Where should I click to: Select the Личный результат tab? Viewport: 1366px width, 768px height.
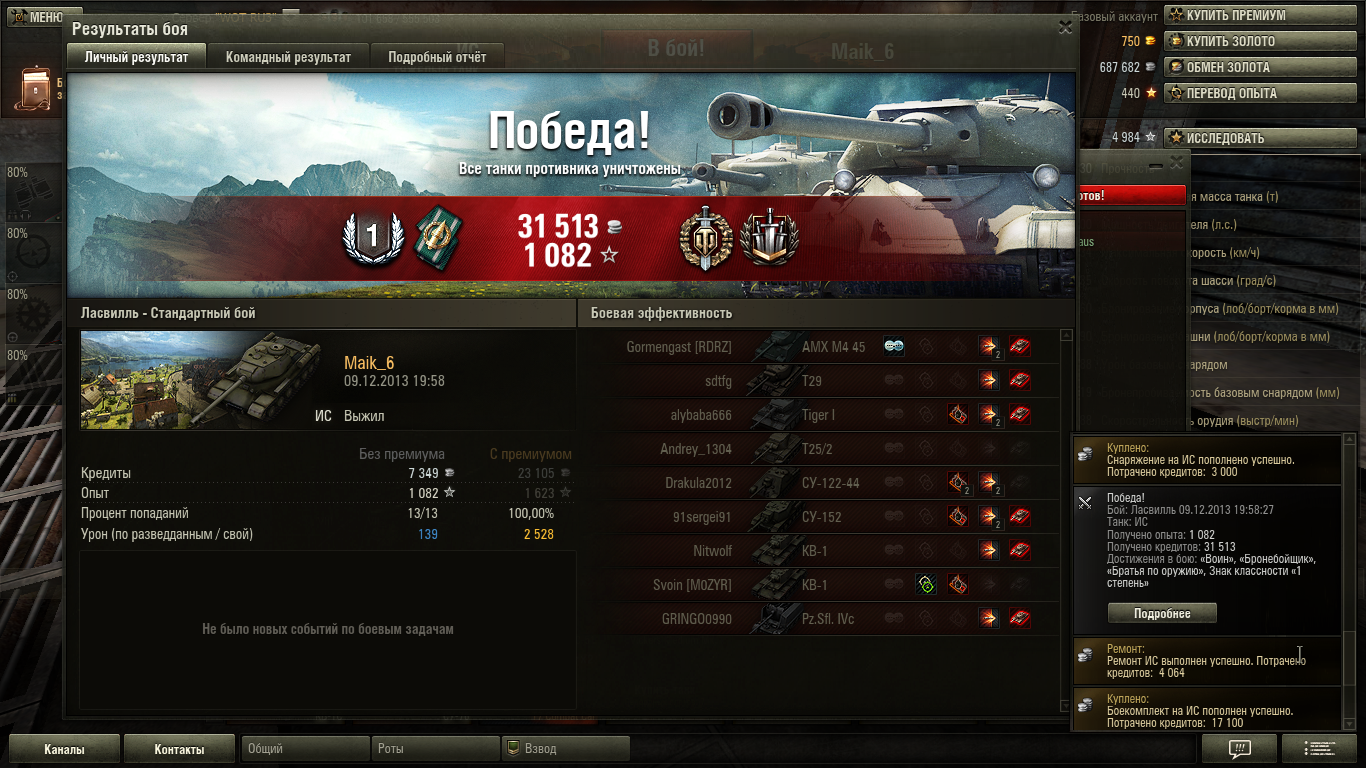click(136, 57)
